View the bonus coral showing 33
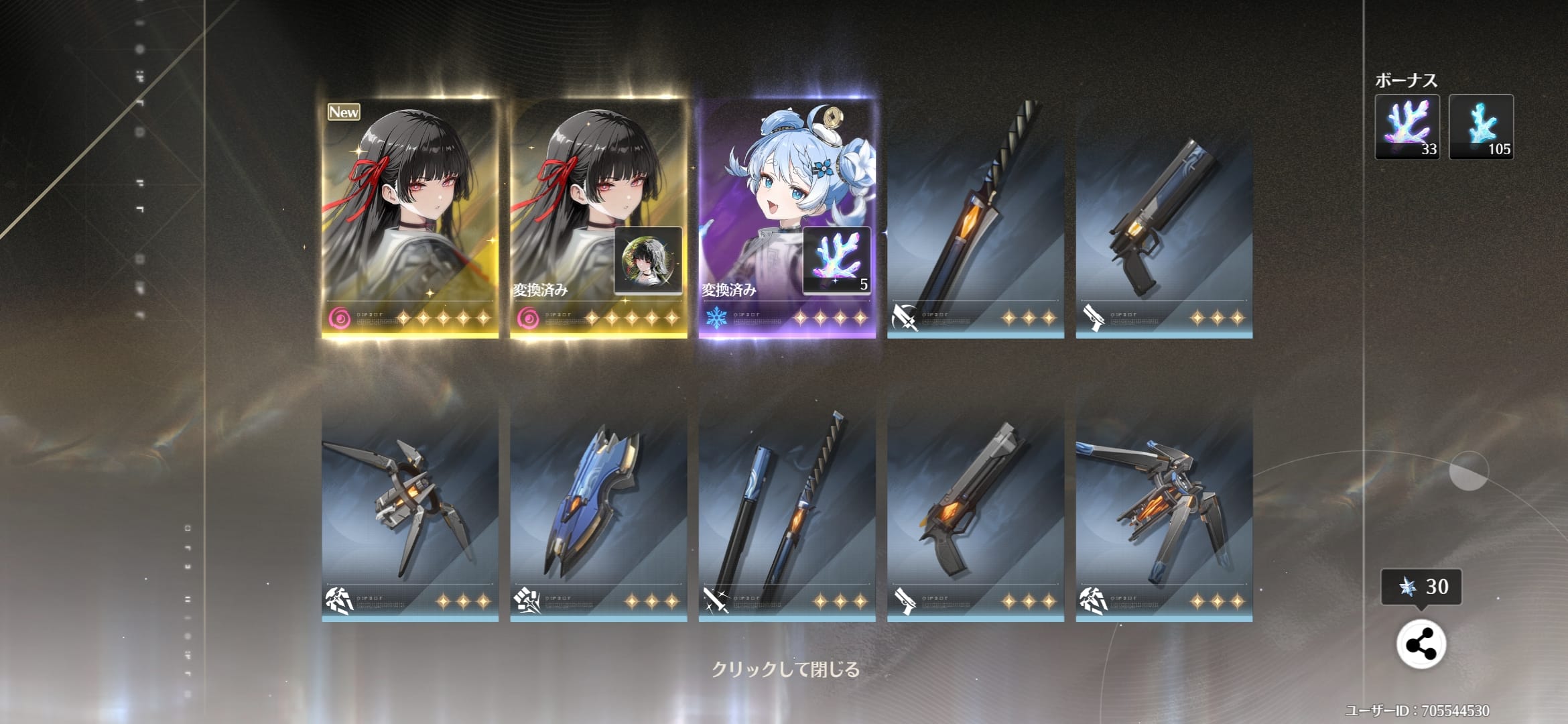Image resolution: width=1568 pixels, height=724 pixels. (x=1407, y=127)
